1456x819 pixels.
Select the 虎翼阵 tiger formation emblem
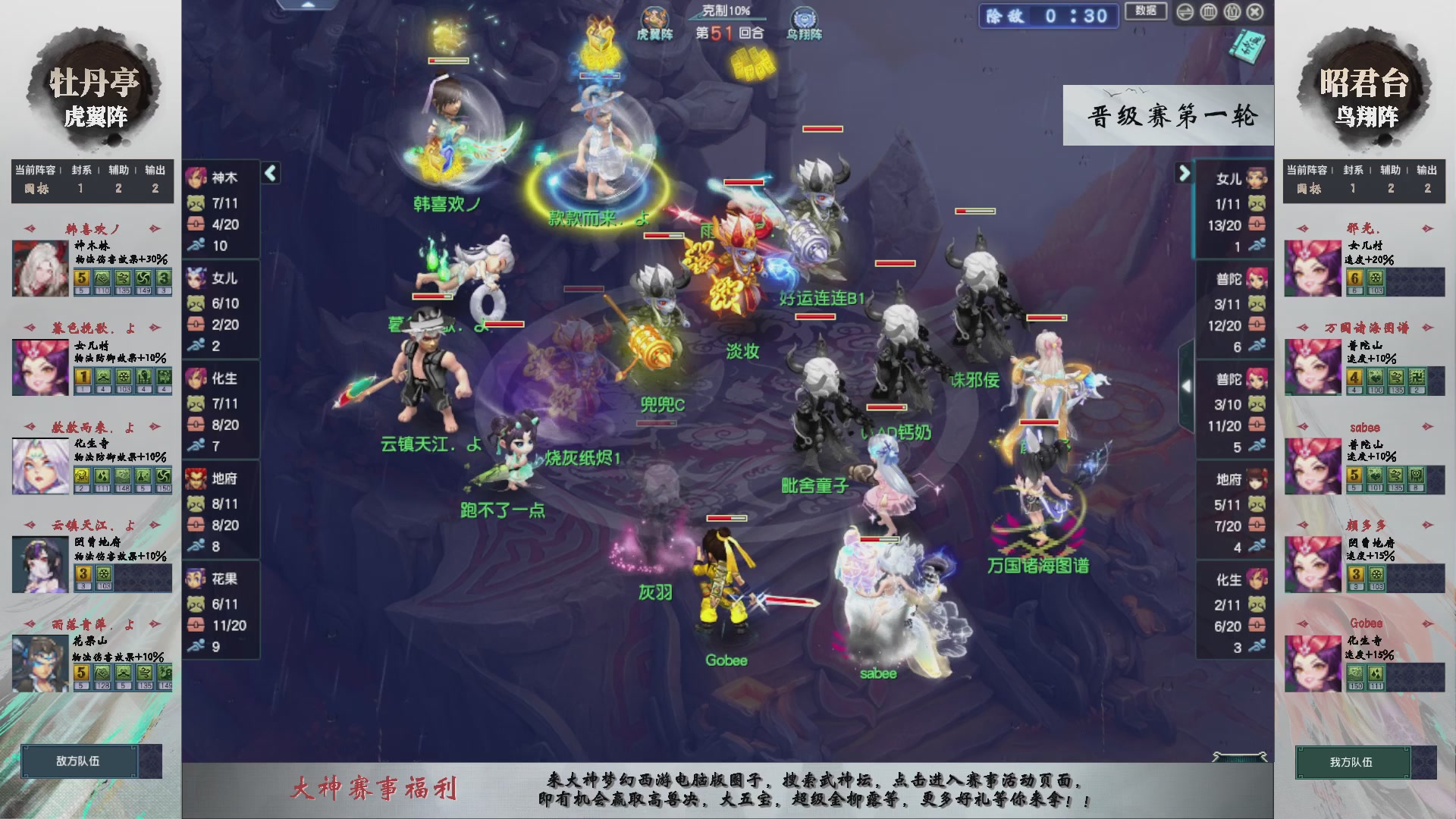pos(655,17)
